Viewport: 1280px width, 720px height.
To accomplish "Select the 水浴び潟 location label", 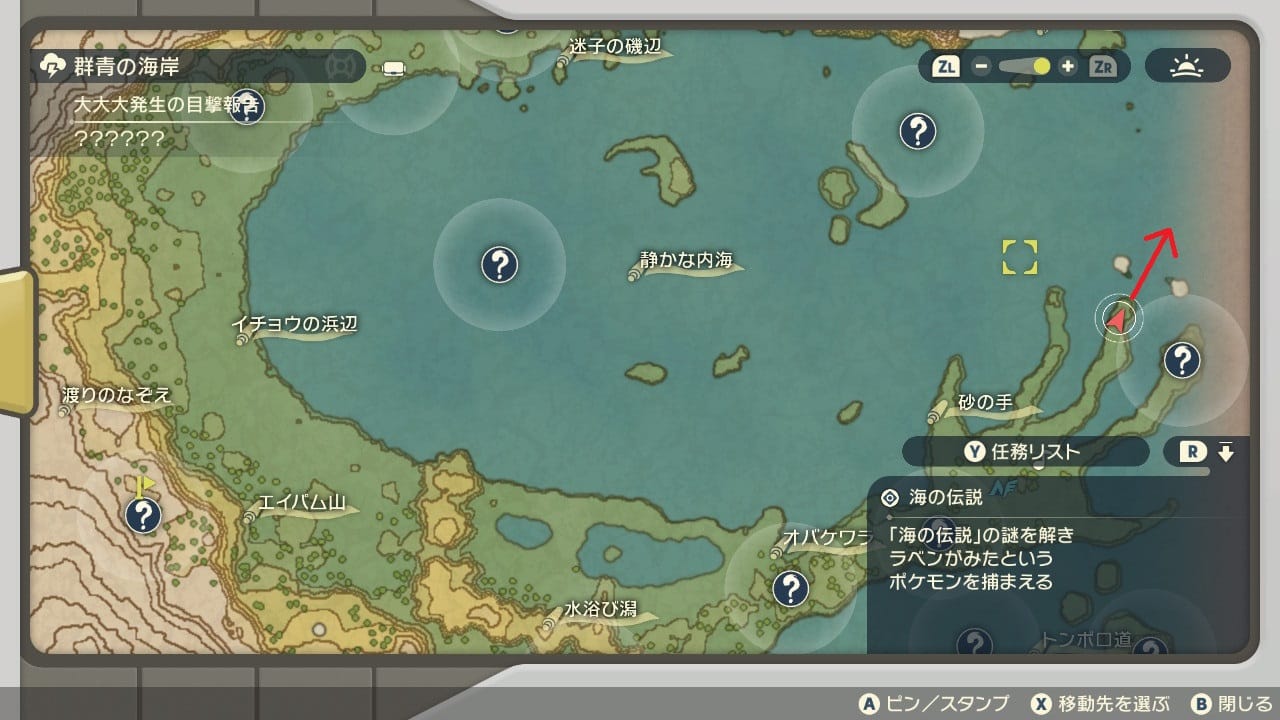I will point(600,610).
